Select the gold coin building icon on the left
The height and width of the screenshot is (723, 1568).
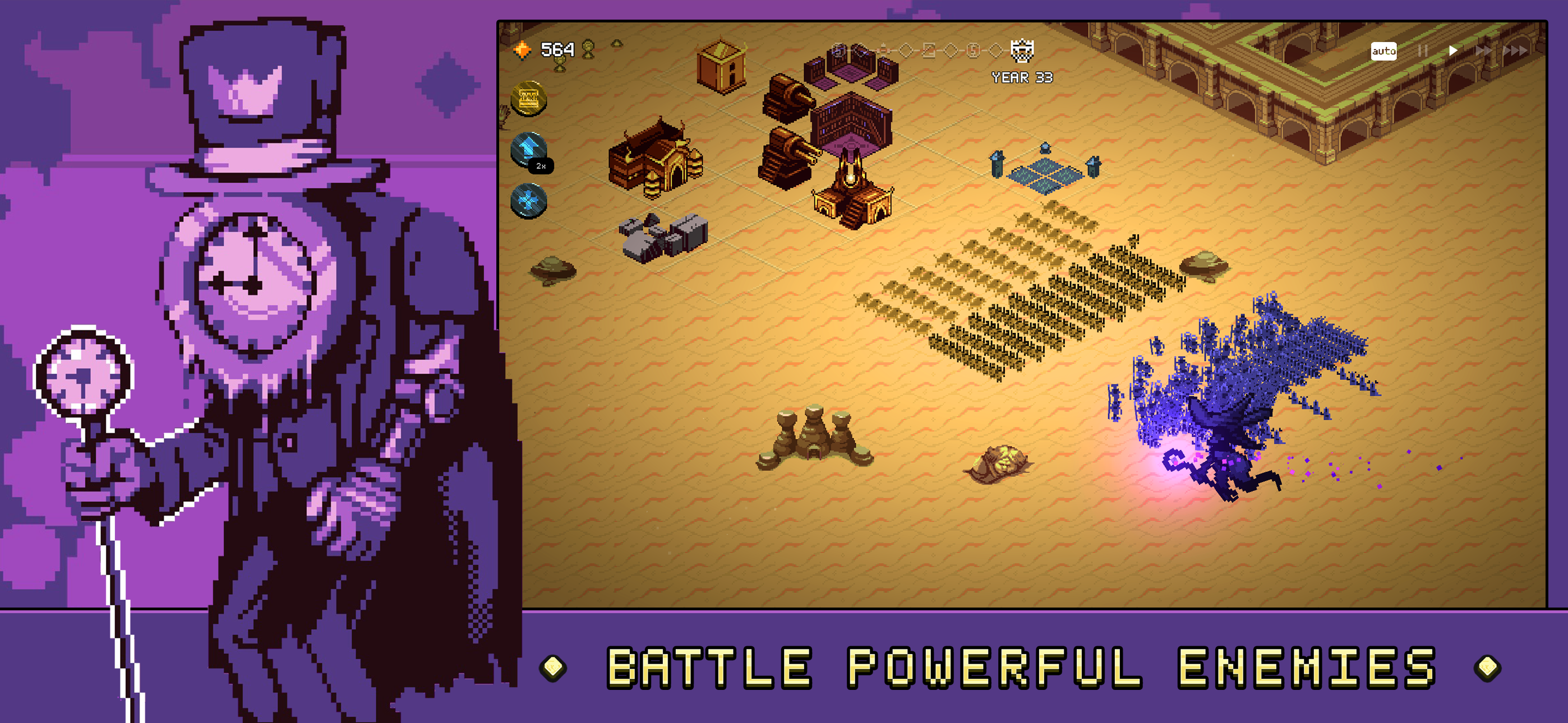(528, 99)
